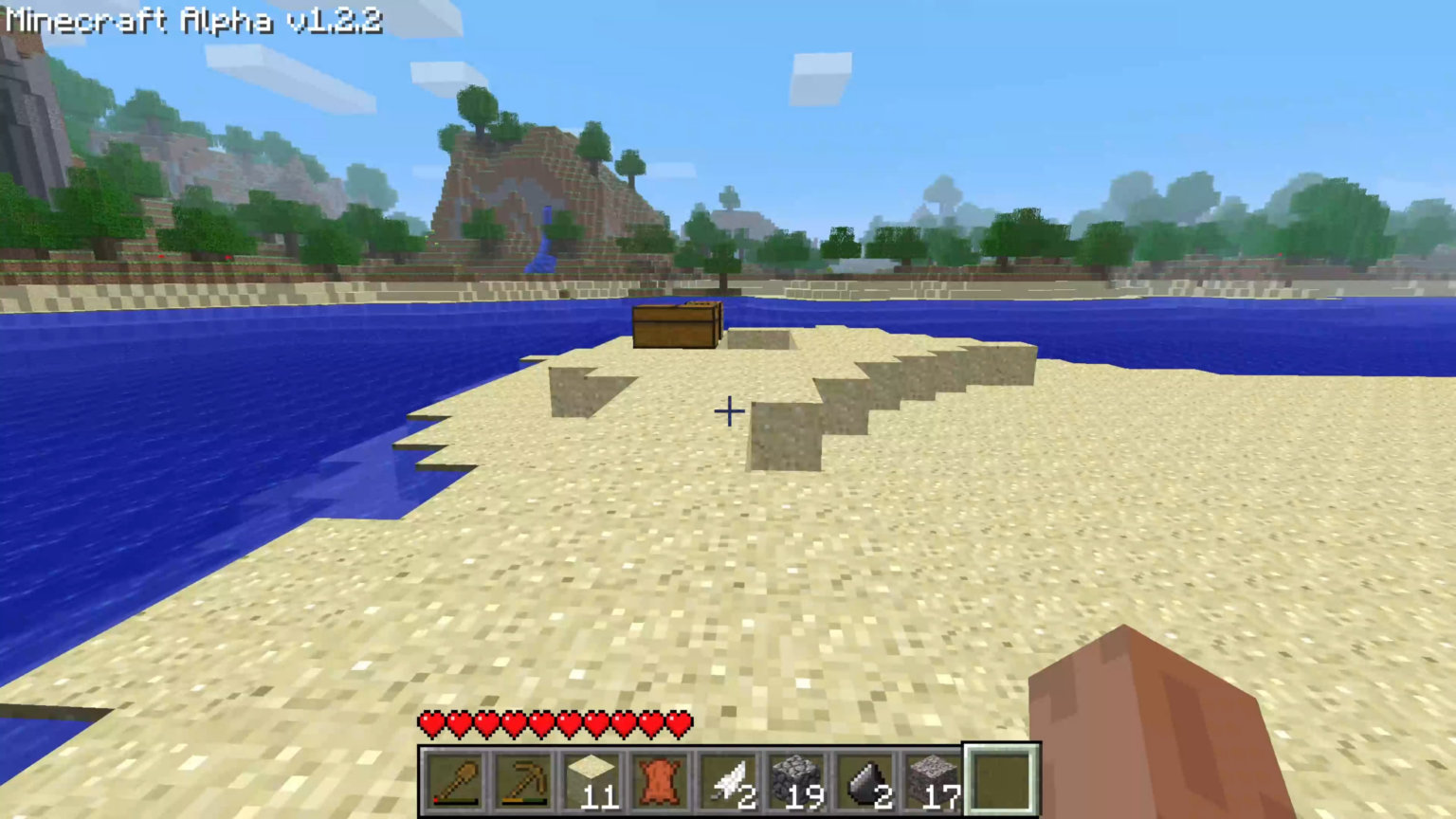Click the sand block below the crosshair
This screenshot has height=819, width=1456.
tap(728, 493)
